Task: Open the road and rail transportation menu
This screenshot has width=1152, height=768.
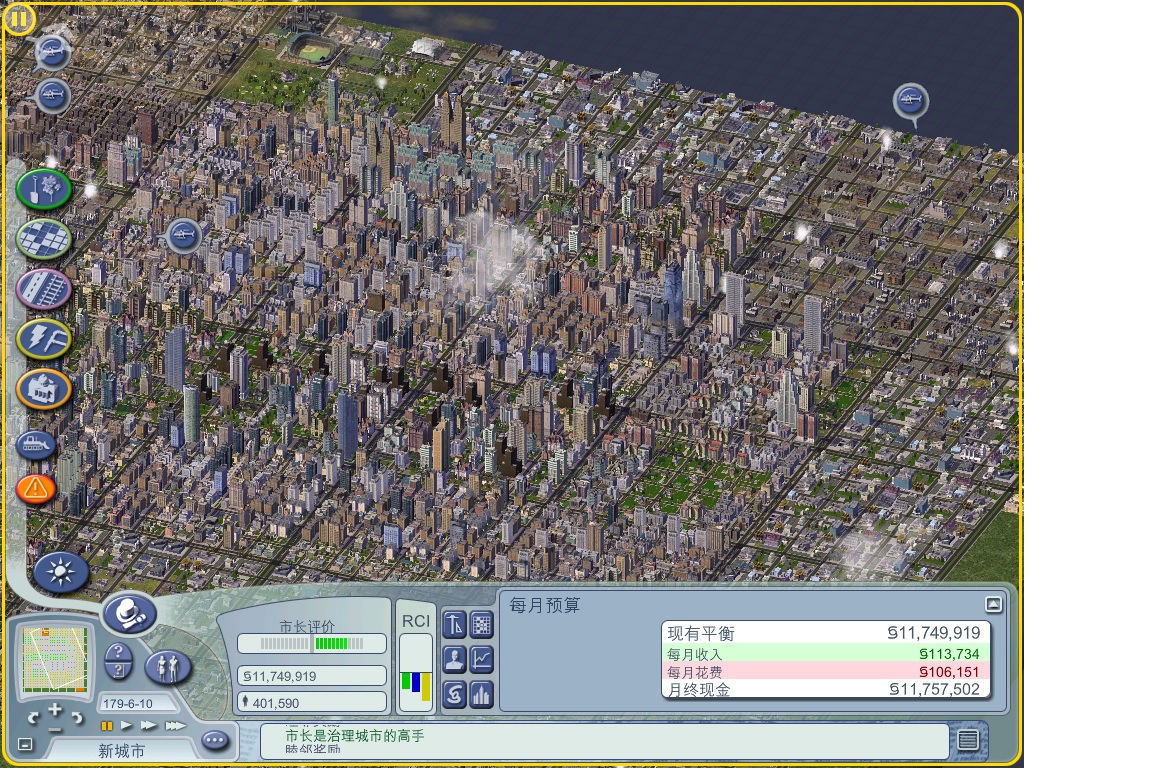Action: (44, 289)
